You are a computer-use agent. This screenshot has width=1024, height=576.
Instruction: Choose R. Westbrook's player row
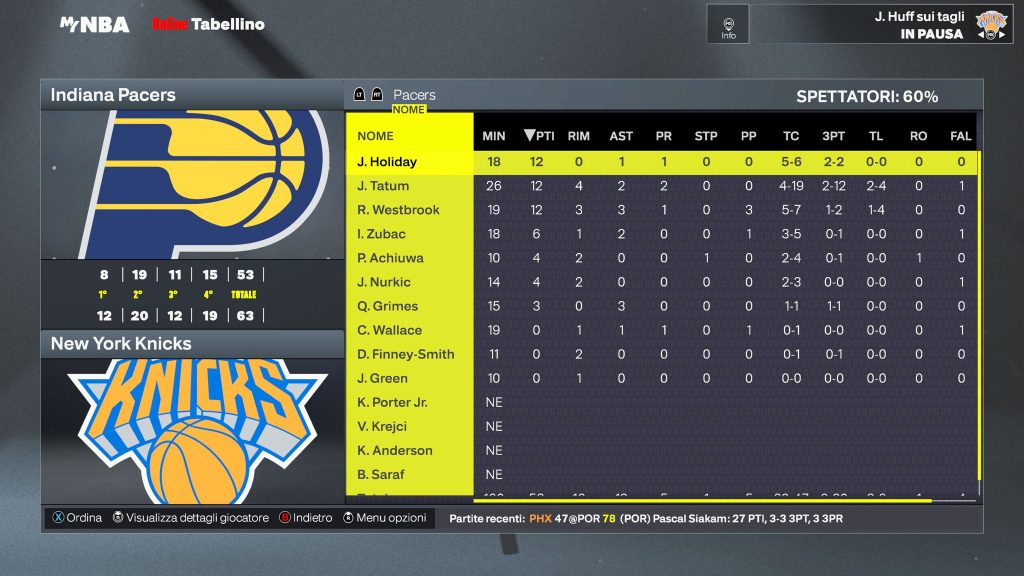[x=398, y=210]
